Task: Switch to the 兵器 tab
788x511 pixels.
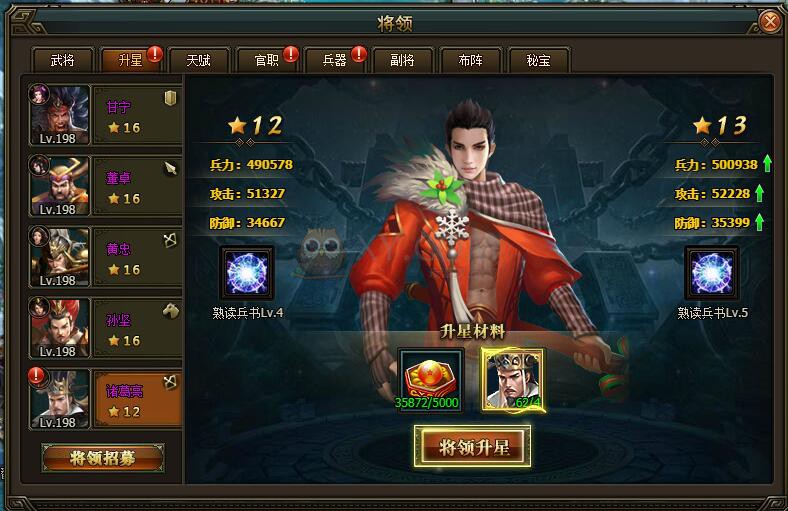Action: click(334, 60)
